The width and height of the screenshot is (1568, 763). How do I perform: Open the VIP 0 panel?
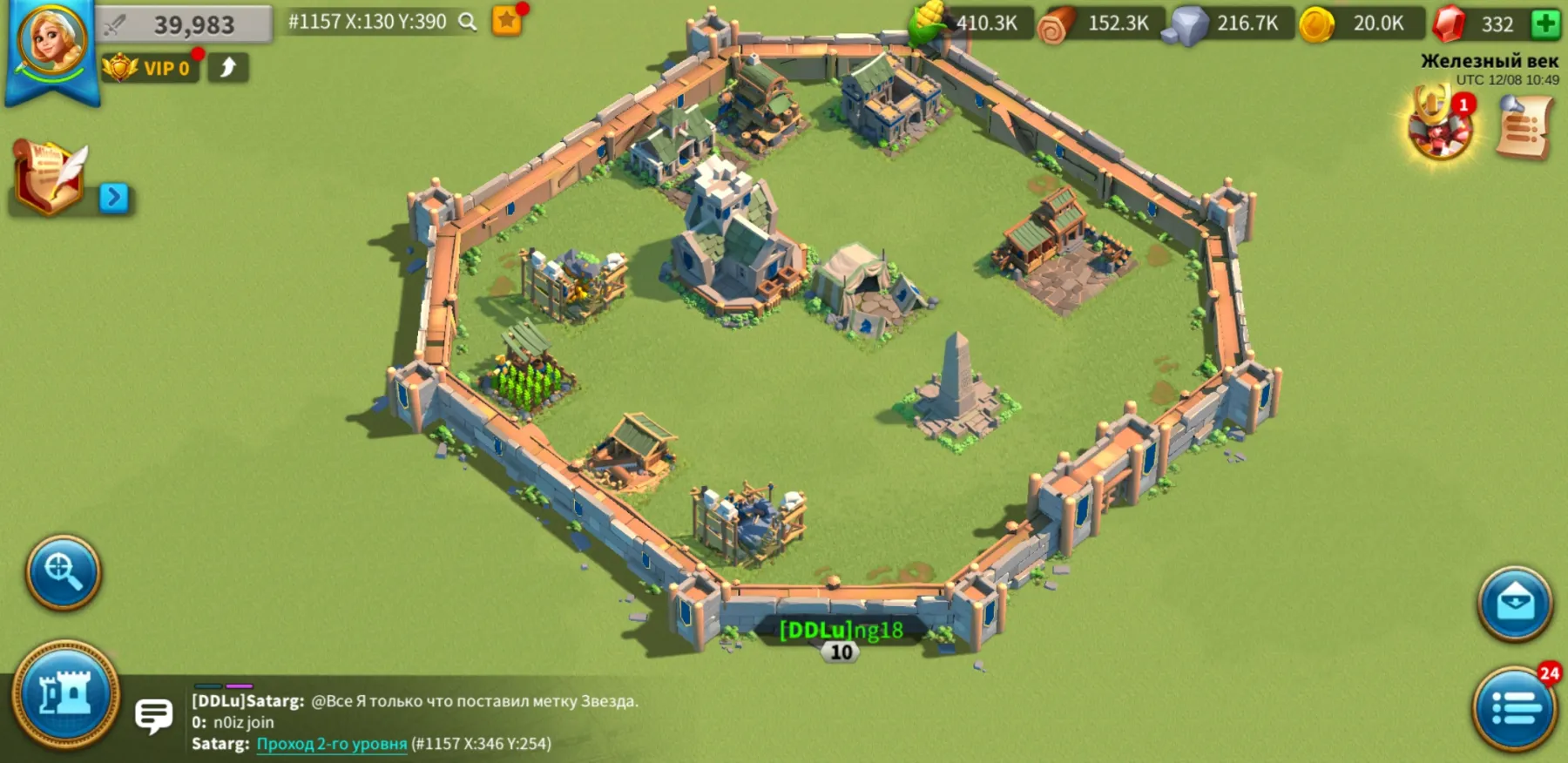[x=150, y=68]
